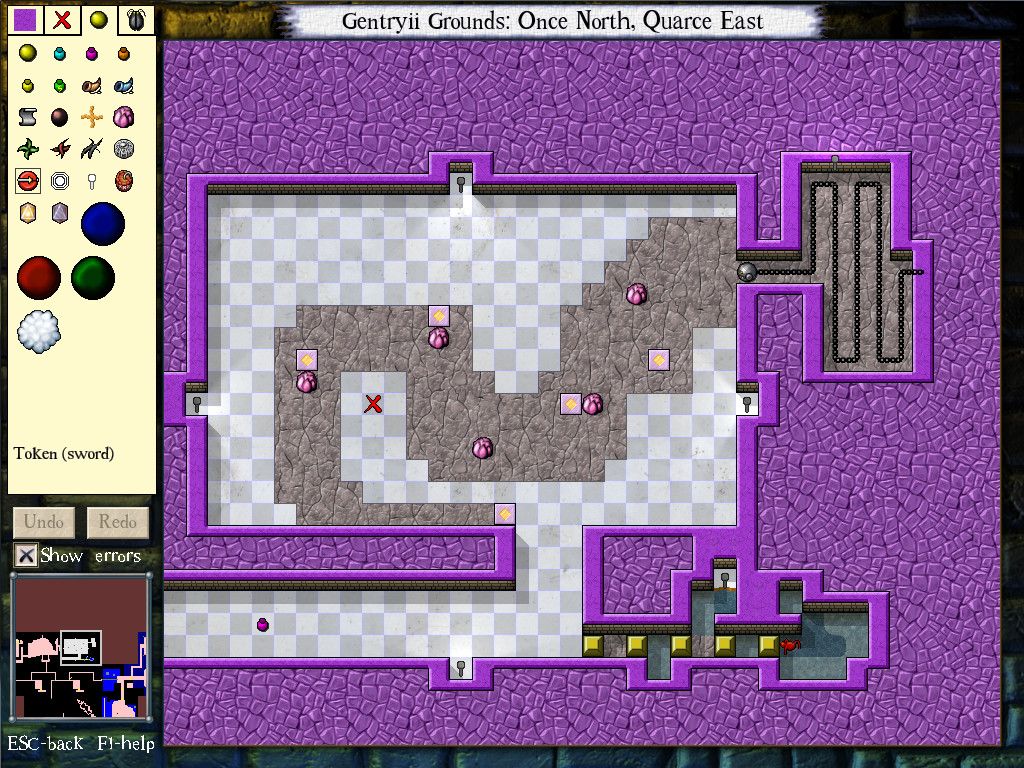Pick the large blue sphere

(102, 223)
